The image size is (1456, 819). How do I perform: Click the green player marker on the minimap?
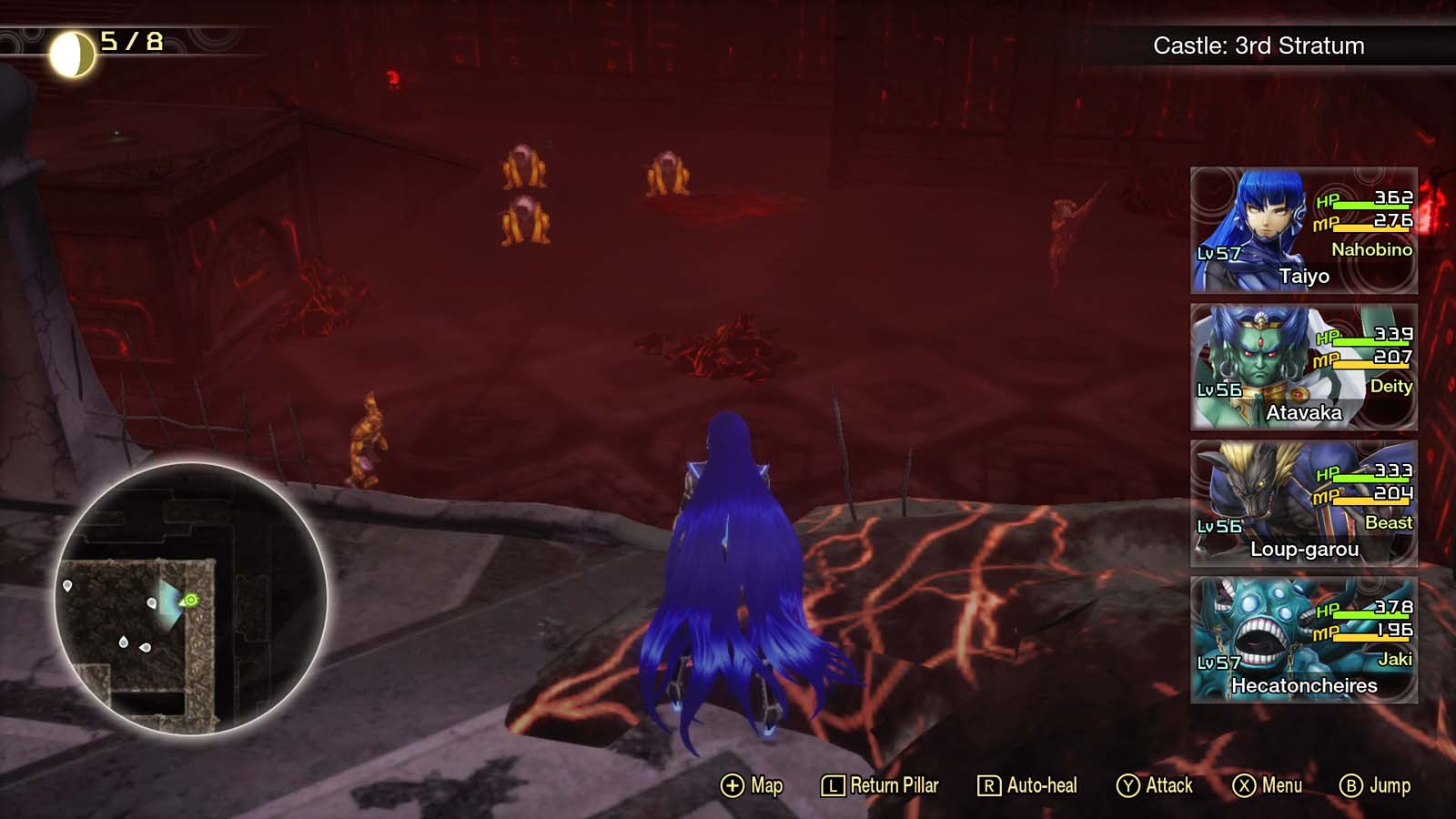click(188, 599)
